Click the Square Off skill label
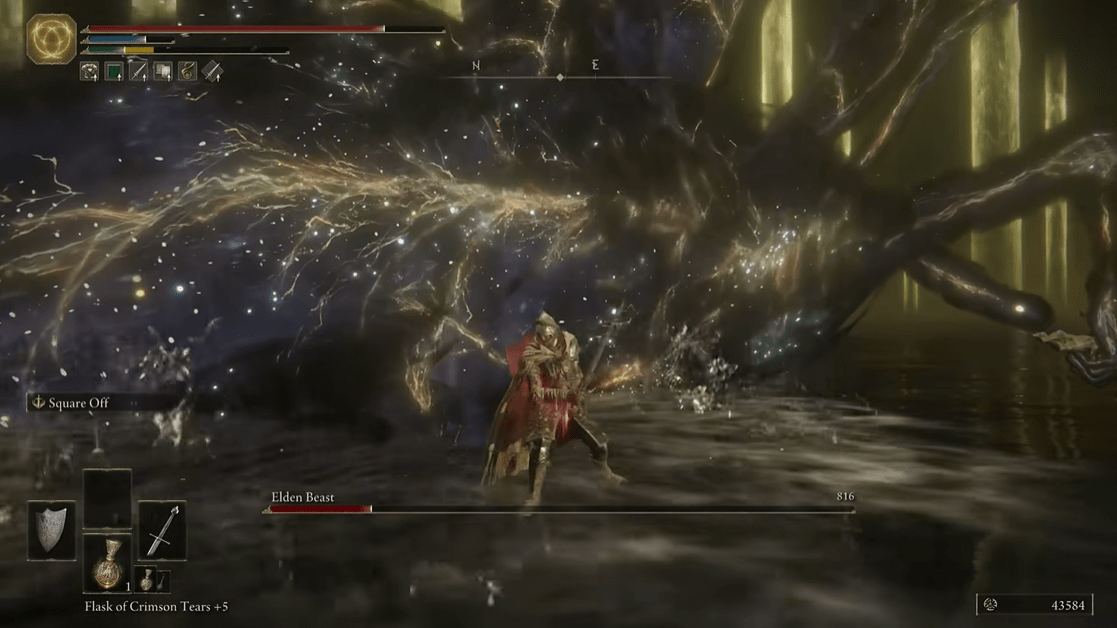1117x628 pixels. click(78, 403)
